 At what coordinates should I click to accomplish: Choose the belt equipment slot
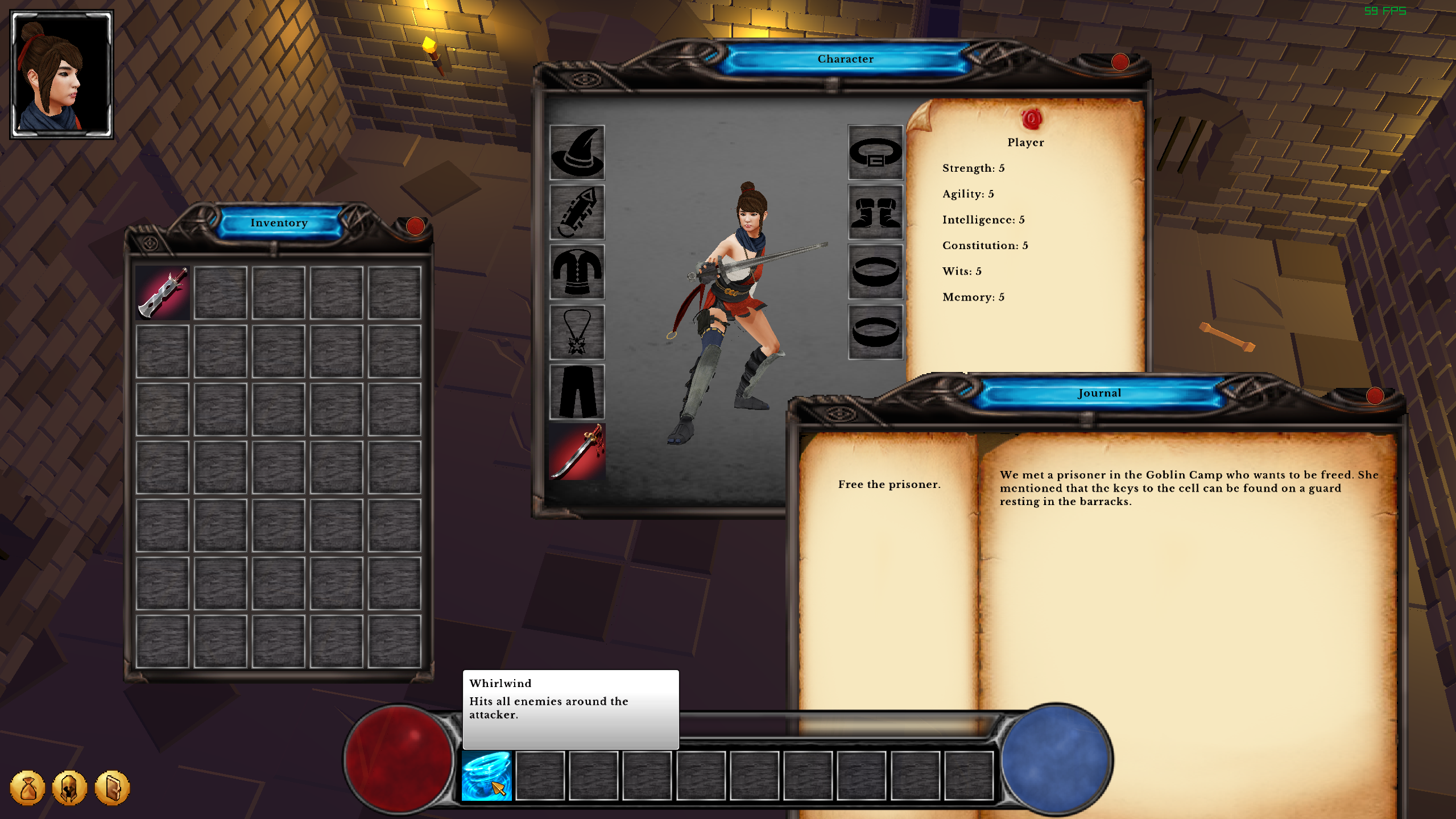click(875, 152)
